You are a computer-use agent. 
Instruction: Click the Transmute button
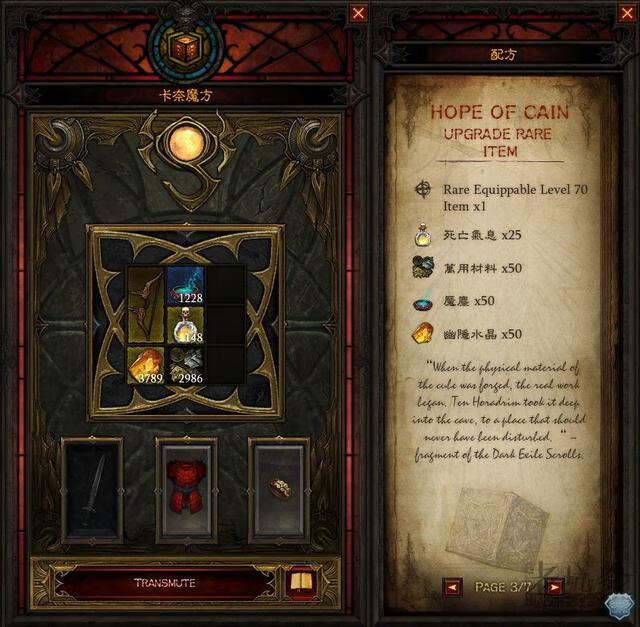pos(165,582)
